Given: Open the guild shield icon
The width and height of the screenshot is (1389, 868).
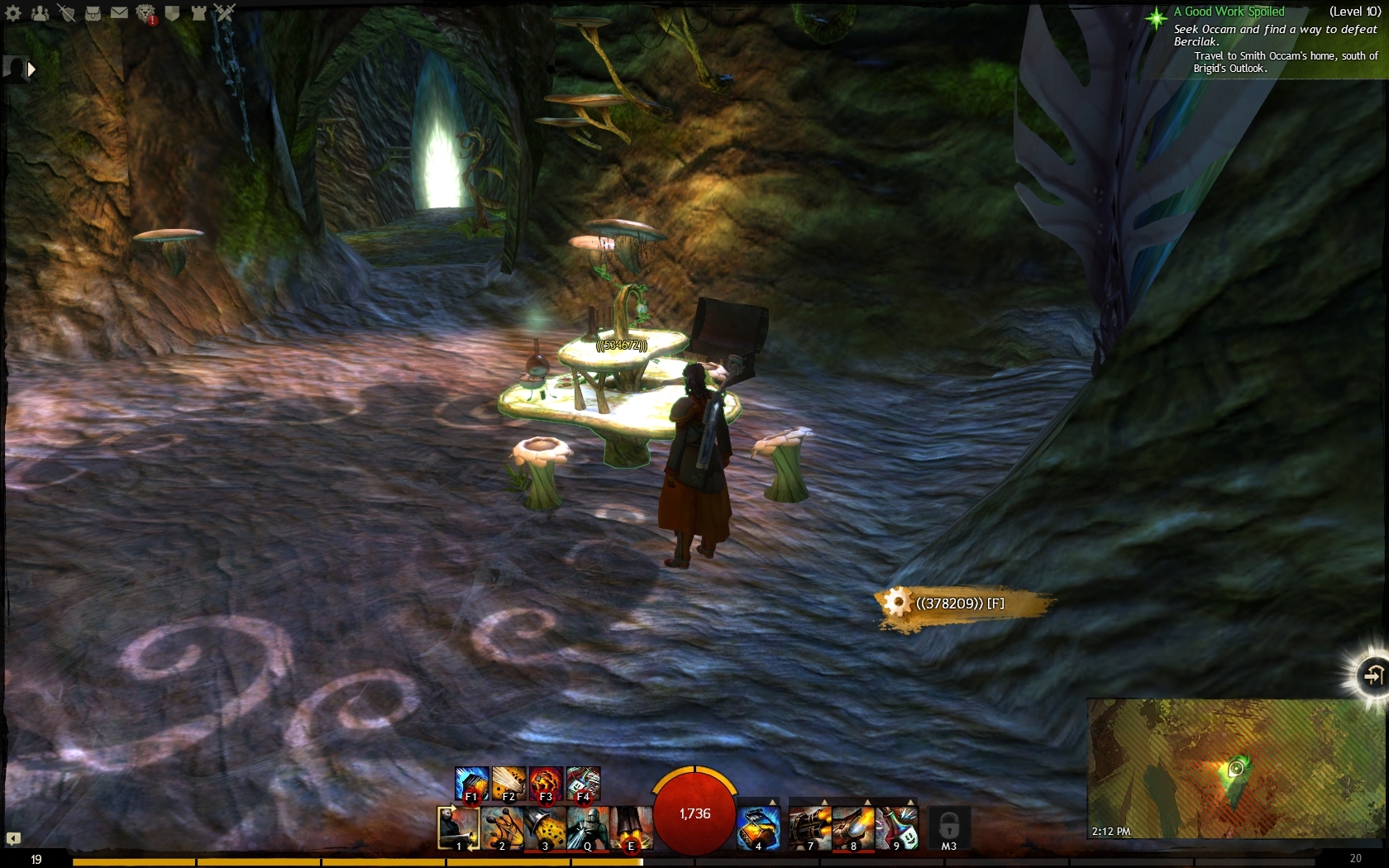Looking at the screenshot, I should [172, 12].
